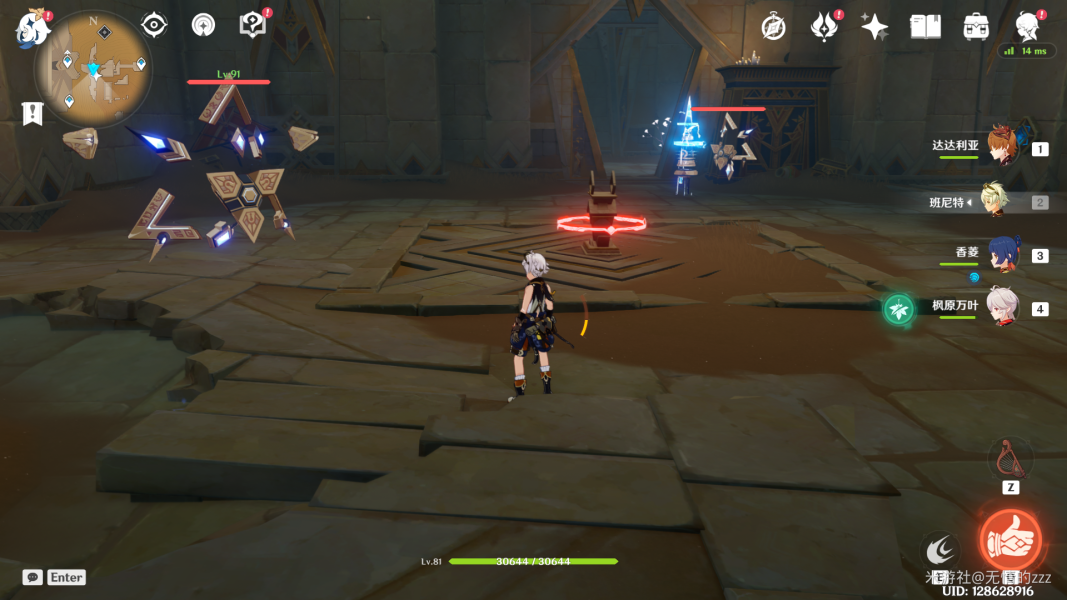Open the winged Battle Pass icon
The width and height of the screenshot is (1067, 600).
click(x=824, y=27)
